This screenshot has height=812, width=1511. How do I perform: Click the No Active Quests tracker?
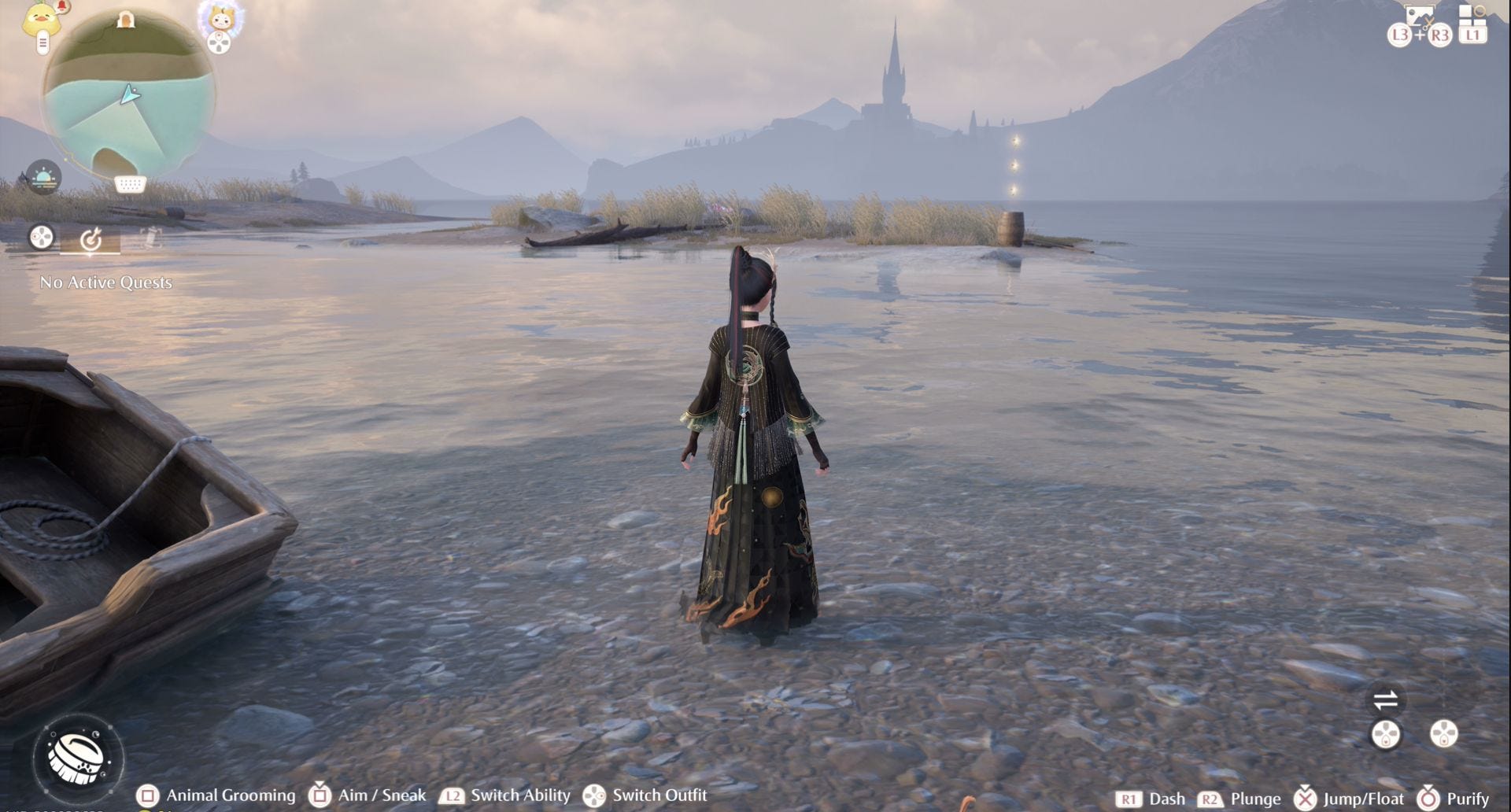[105, 282]
